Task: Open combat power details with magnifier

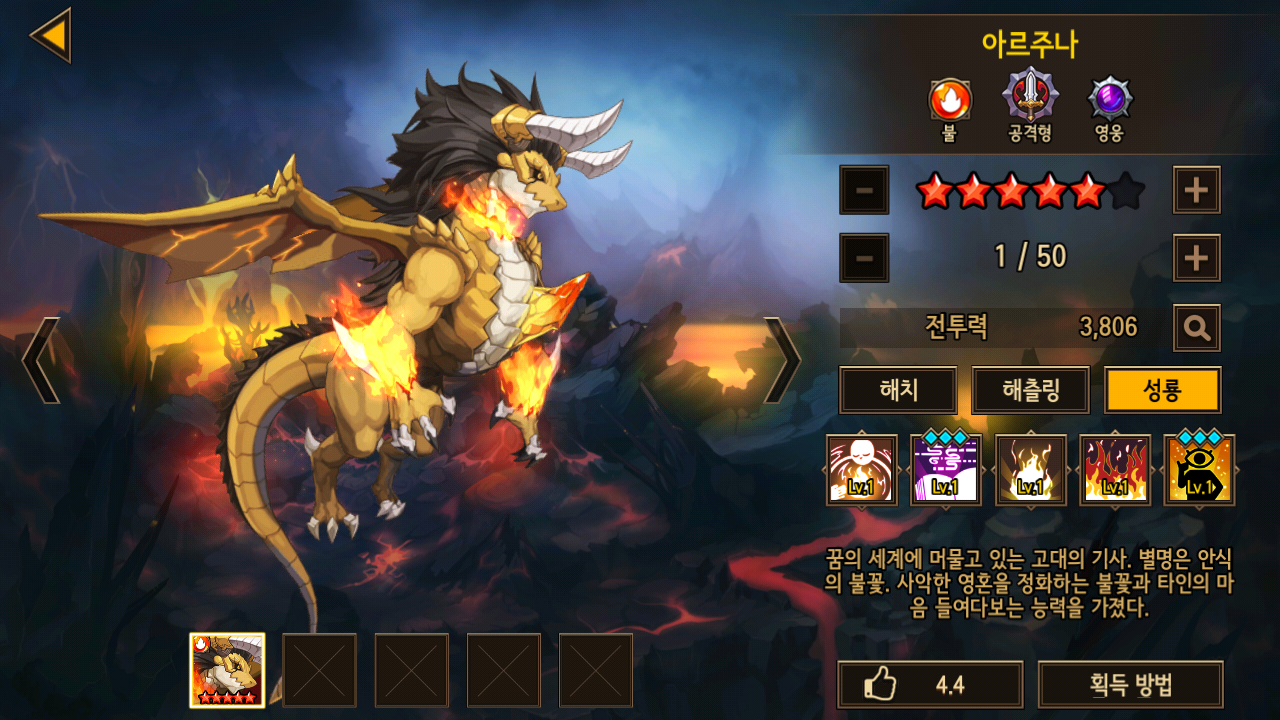Action: (1196, 327)
